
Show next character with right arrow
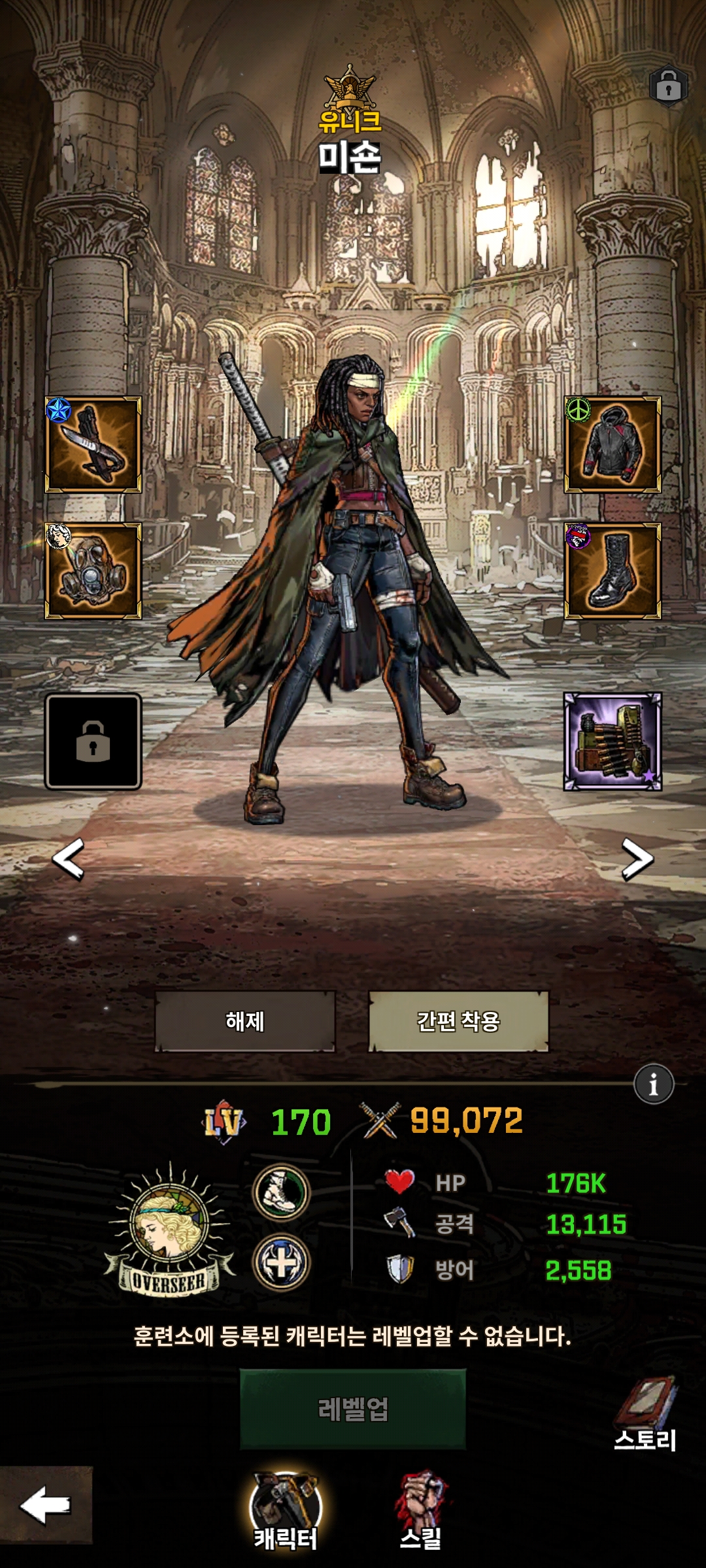pyautogui.click(x=637, y=858)
